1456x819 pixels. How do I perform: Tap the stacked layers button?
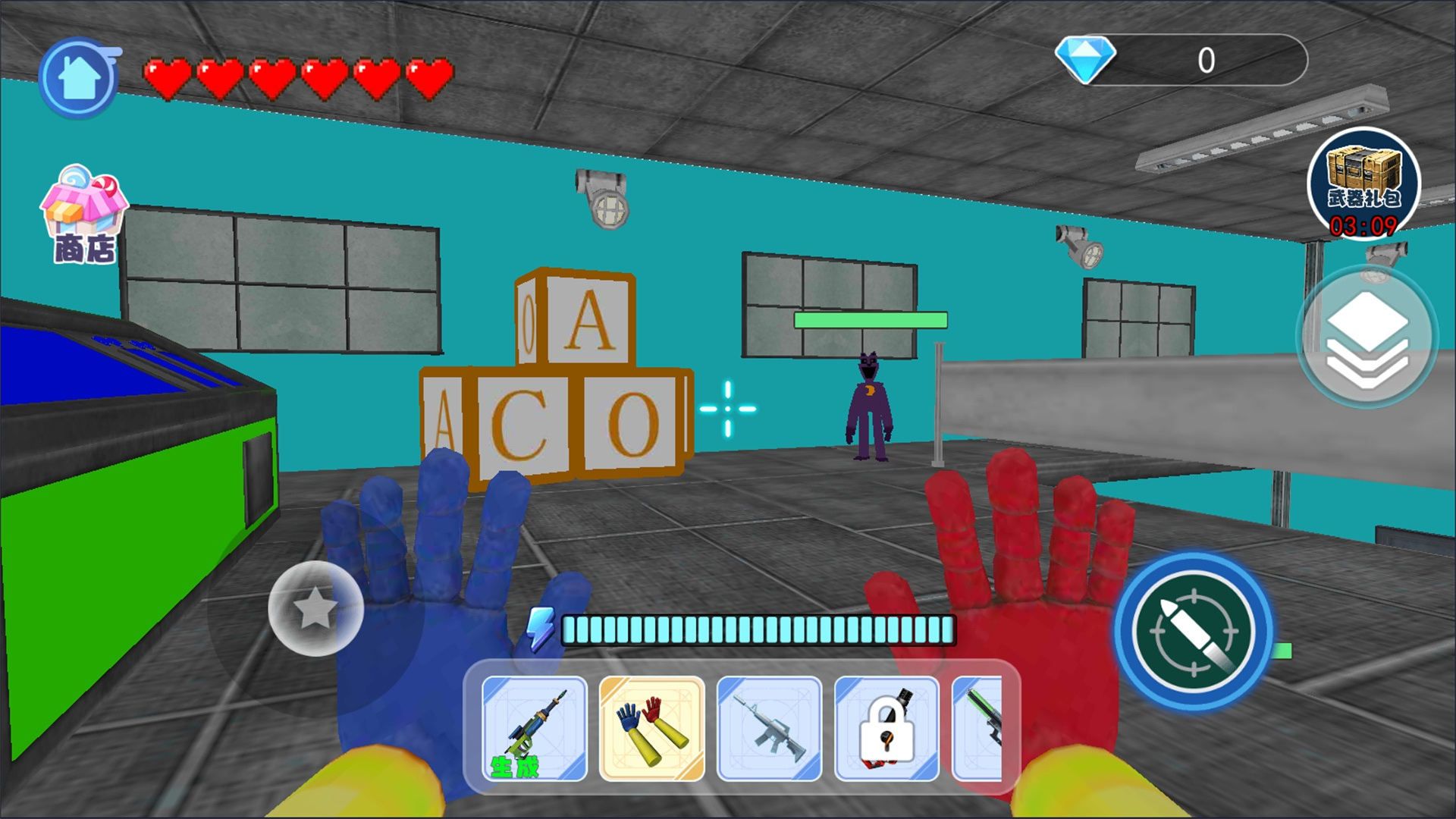click(1367, 337)
